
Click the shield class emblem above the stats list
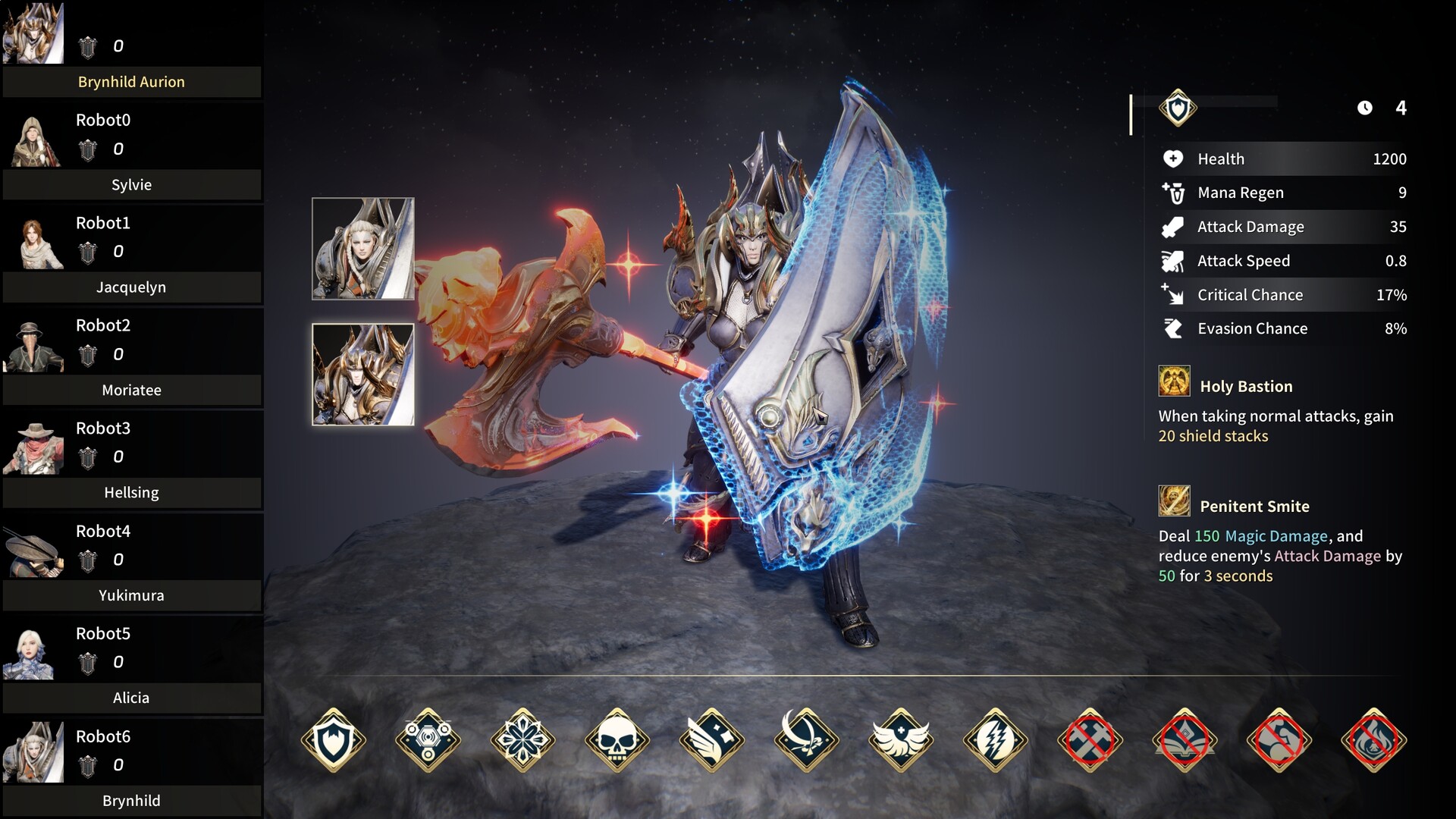tap(1177, 108)
